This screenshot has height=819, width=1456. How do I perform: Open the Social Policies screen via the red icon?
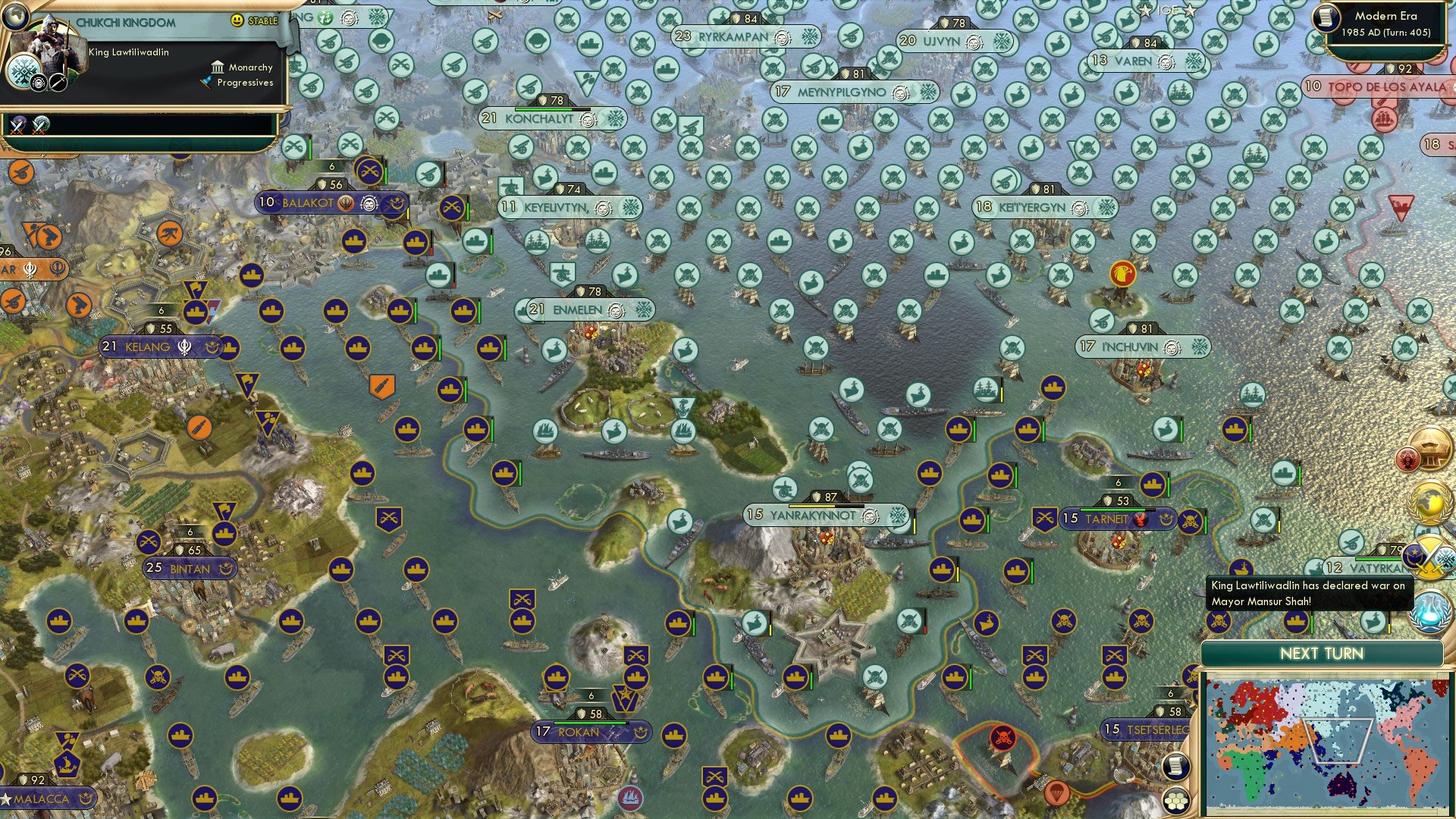(x=1409, y=457)
